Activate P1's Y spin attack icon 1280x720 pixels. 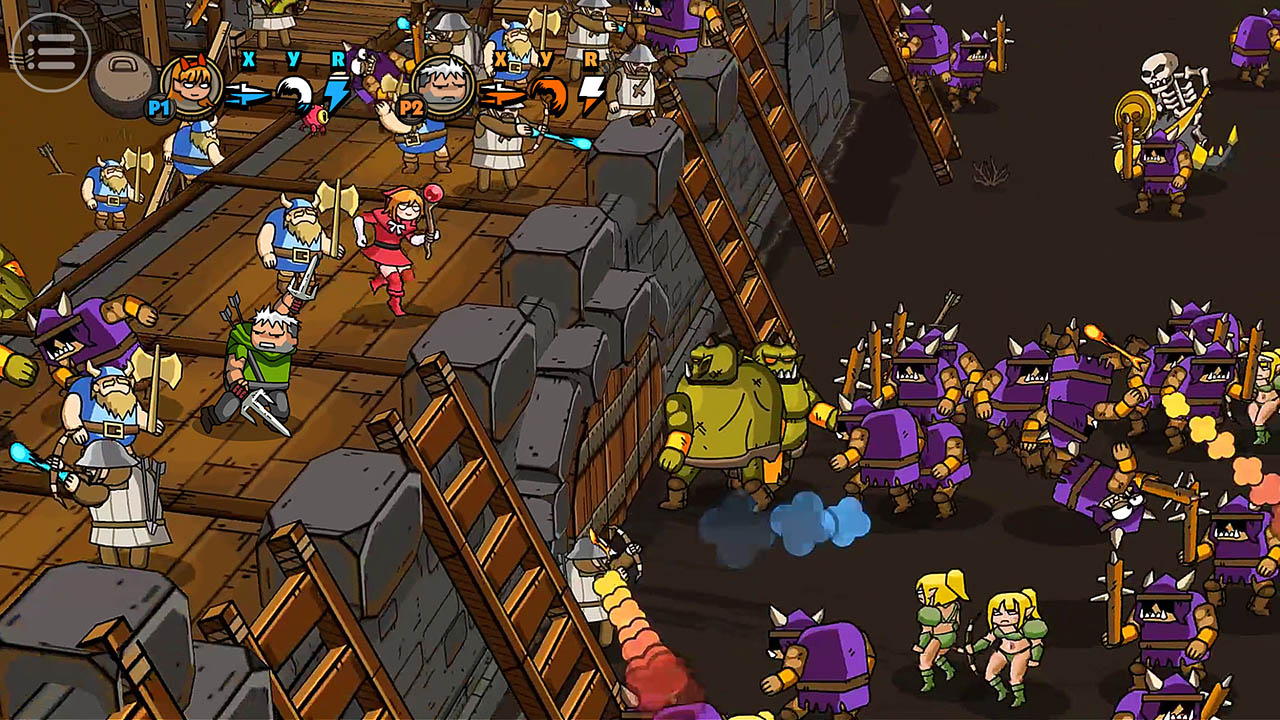tap(295, 90)
